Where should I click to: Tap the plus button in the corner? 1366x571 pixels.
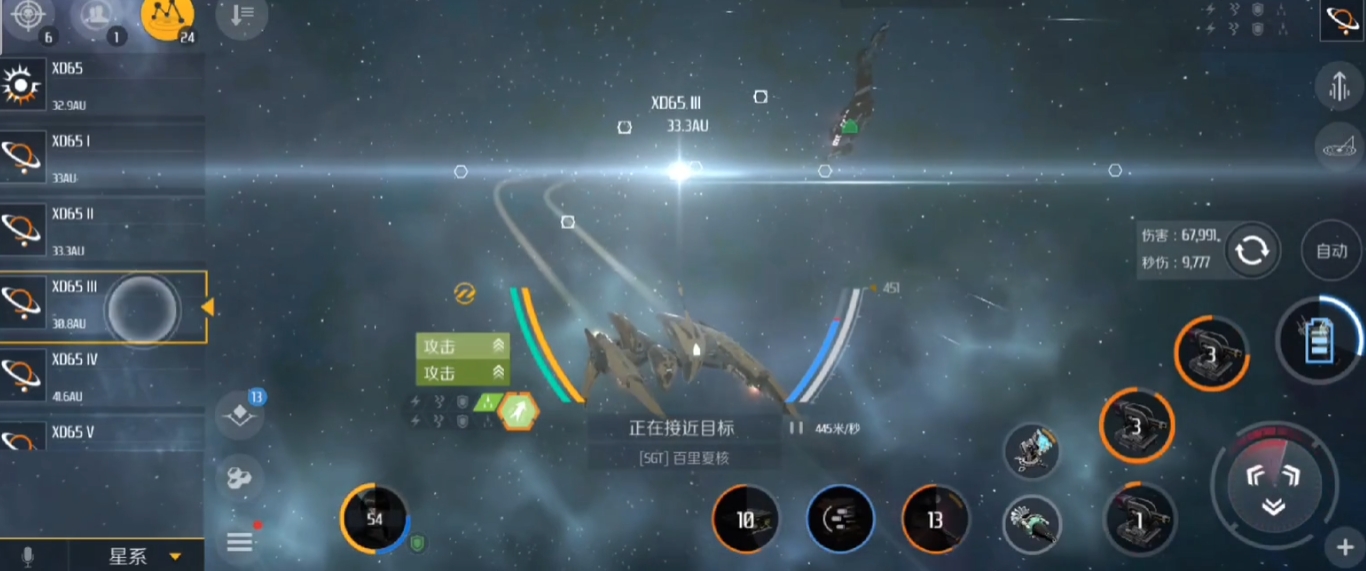point(1345,547)
